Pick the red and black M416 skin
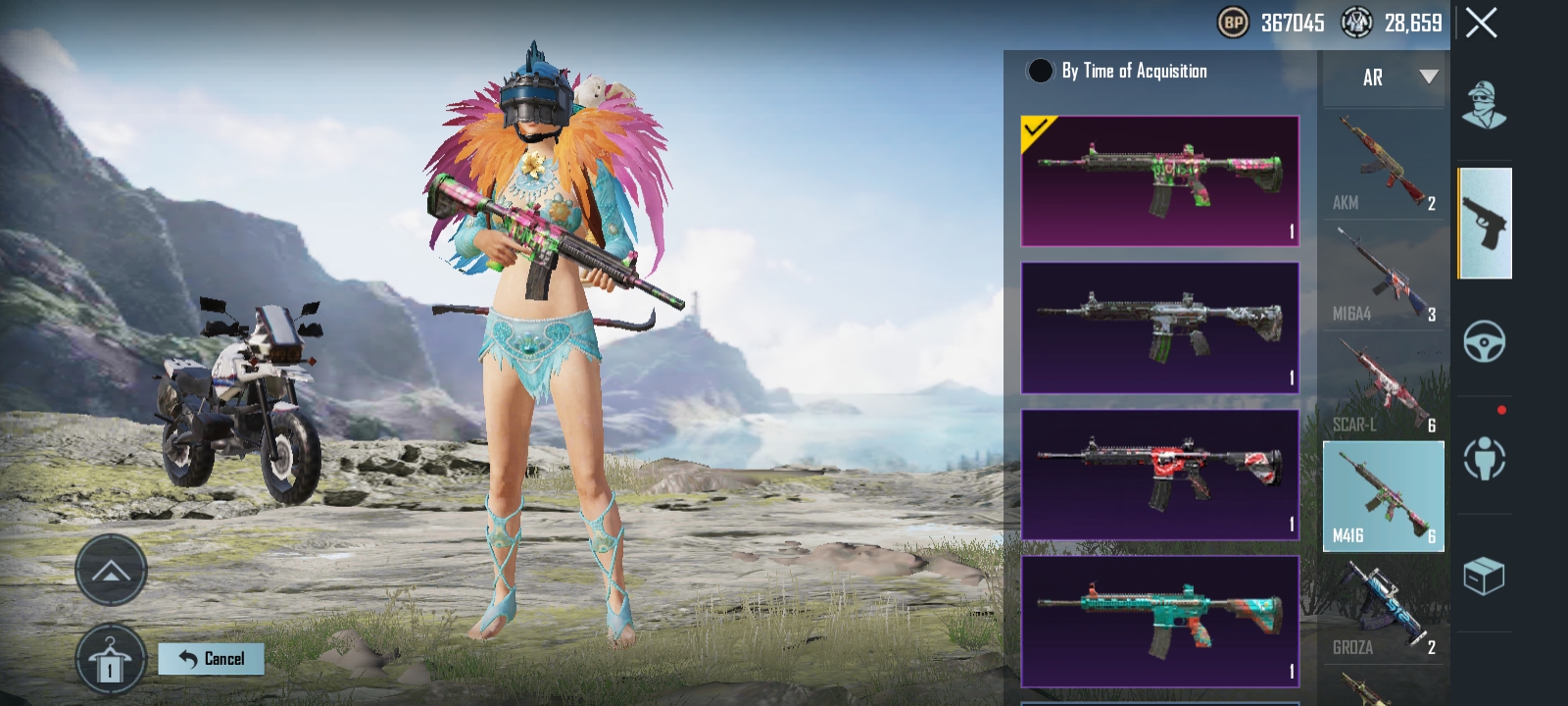The width and height of the screenshot is (1568, 706). tap(1160, 475)
